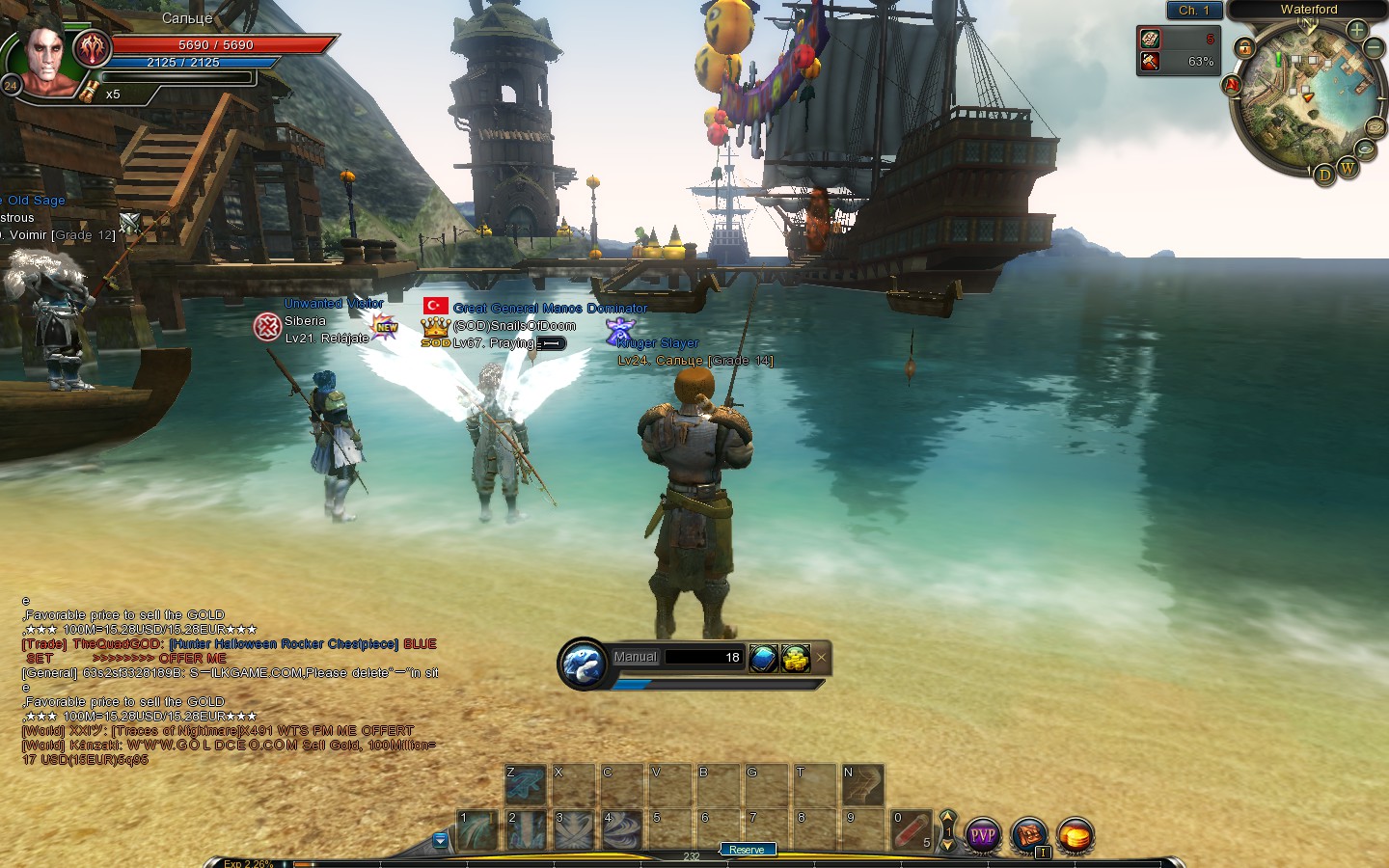Viewport: 1389px width, 868px height.
Task: Zoom out the minimap with minus button
Action: [x=1375, y=47]
